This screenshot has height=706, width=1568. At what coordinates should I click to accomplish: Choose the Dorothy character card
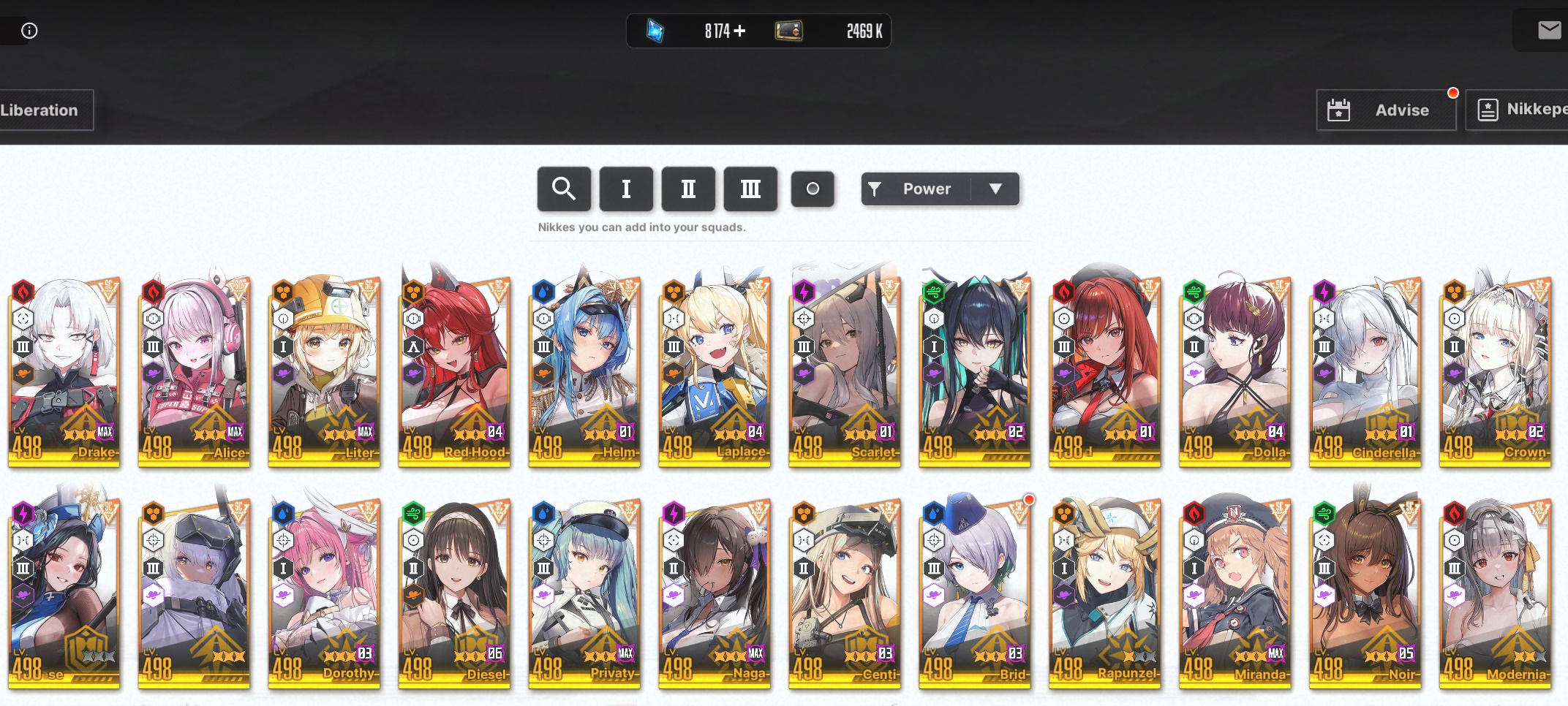coord(325,592)
